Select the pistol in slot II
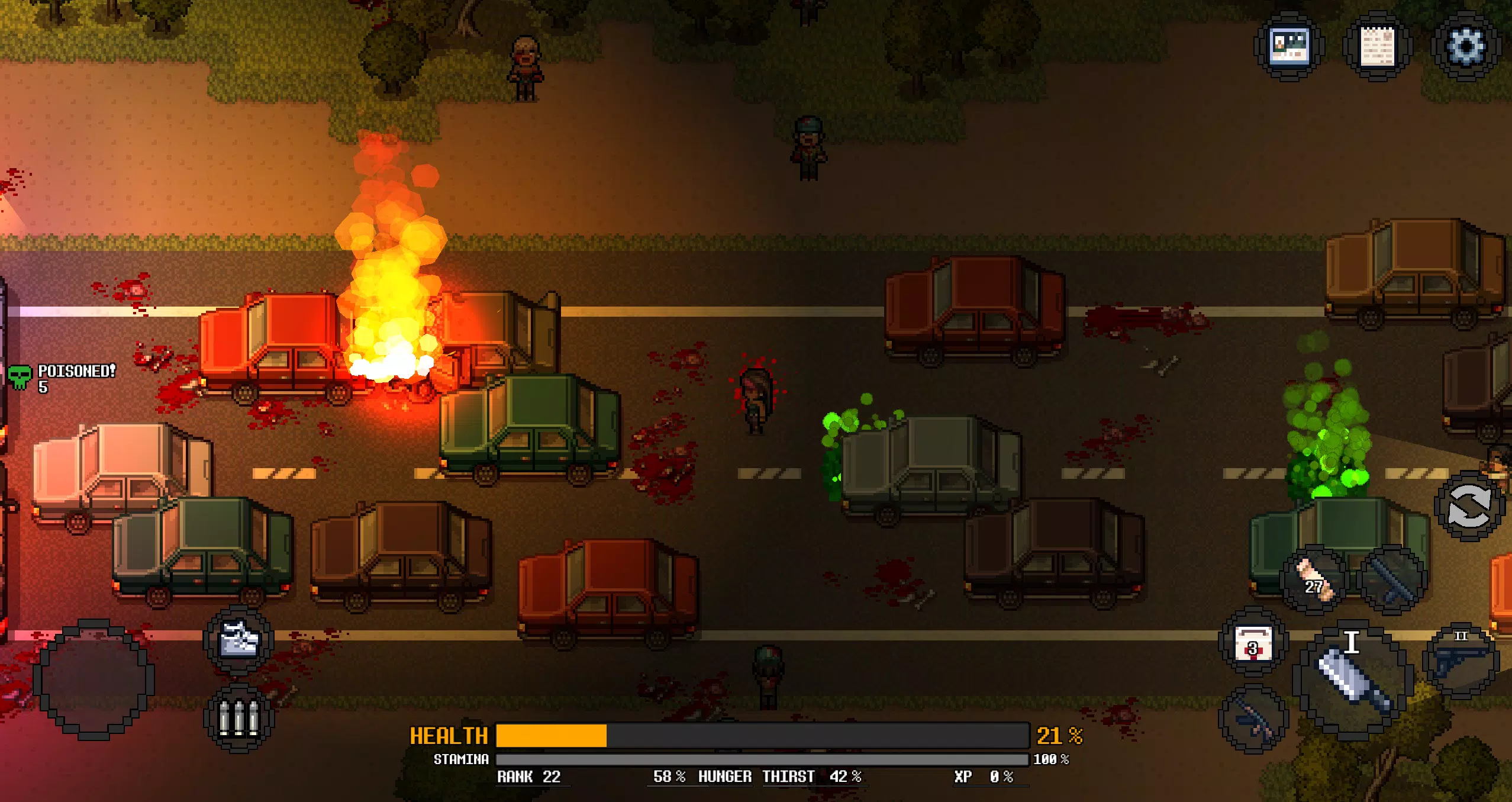This screenshot has height=802, width=1512. point(1461,659)
